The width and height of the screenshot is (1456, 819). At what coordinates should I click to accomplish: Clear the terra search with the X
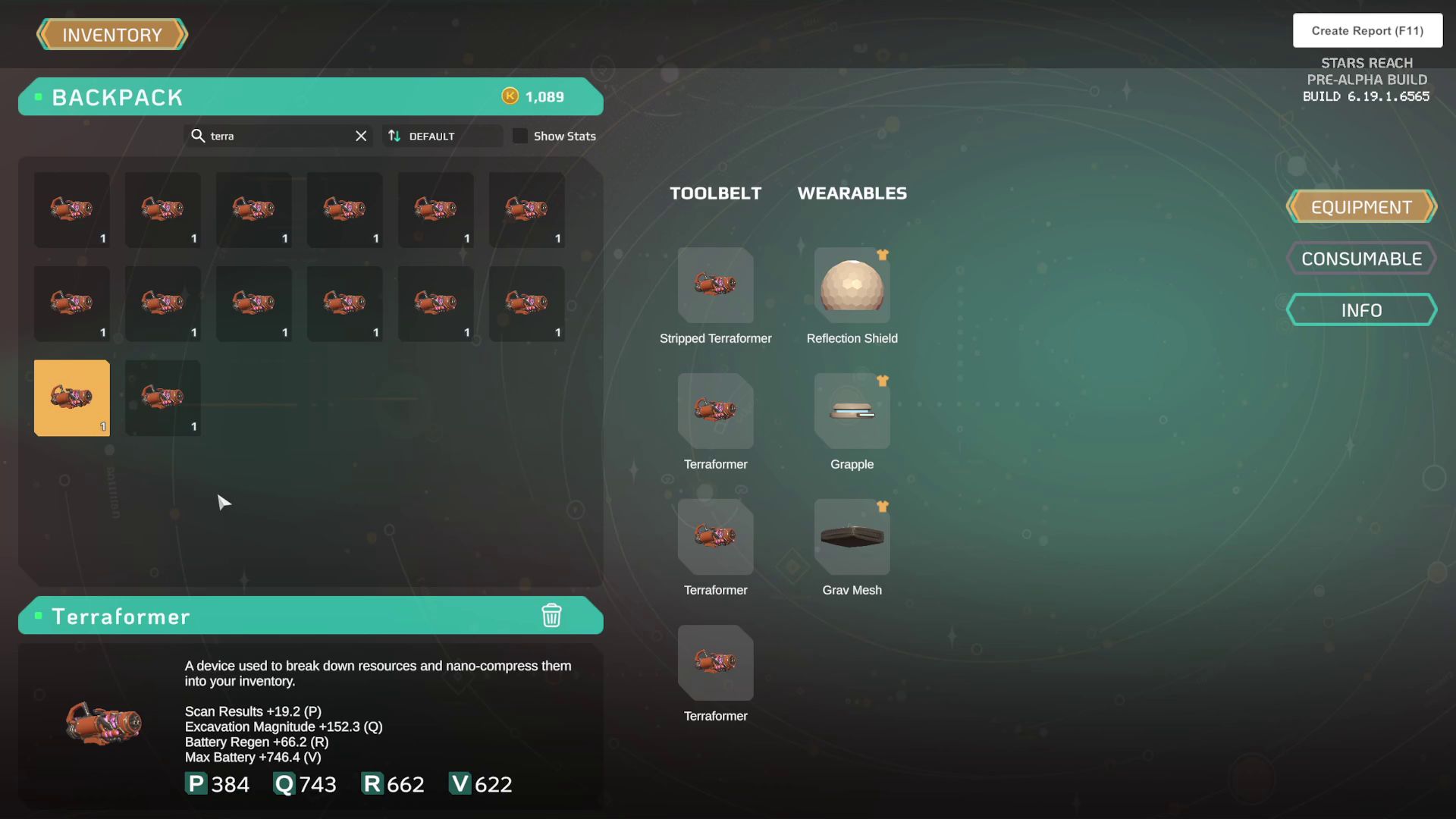coord(360,136)
